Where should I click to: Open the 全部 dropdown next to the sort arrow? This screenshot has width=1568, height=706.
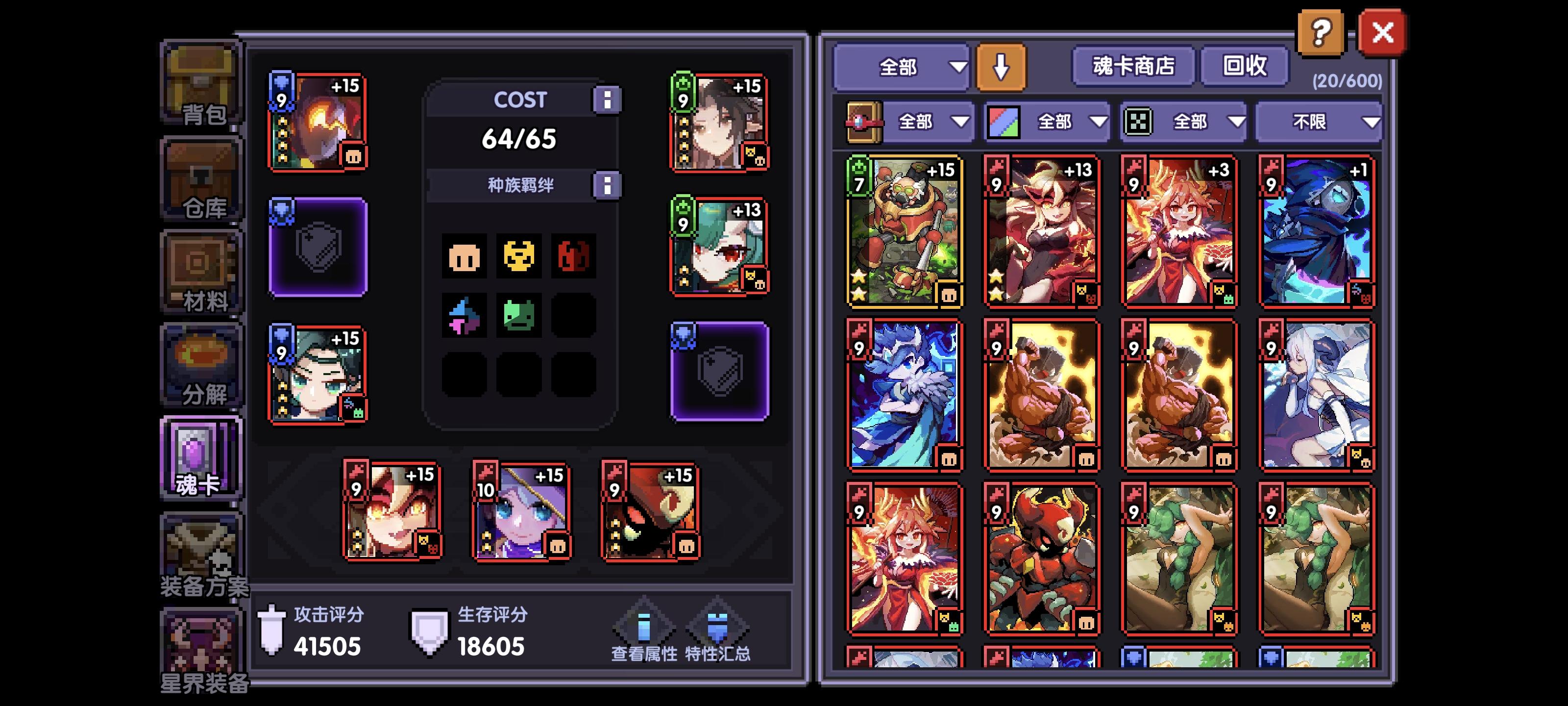(x=901, y=68)
